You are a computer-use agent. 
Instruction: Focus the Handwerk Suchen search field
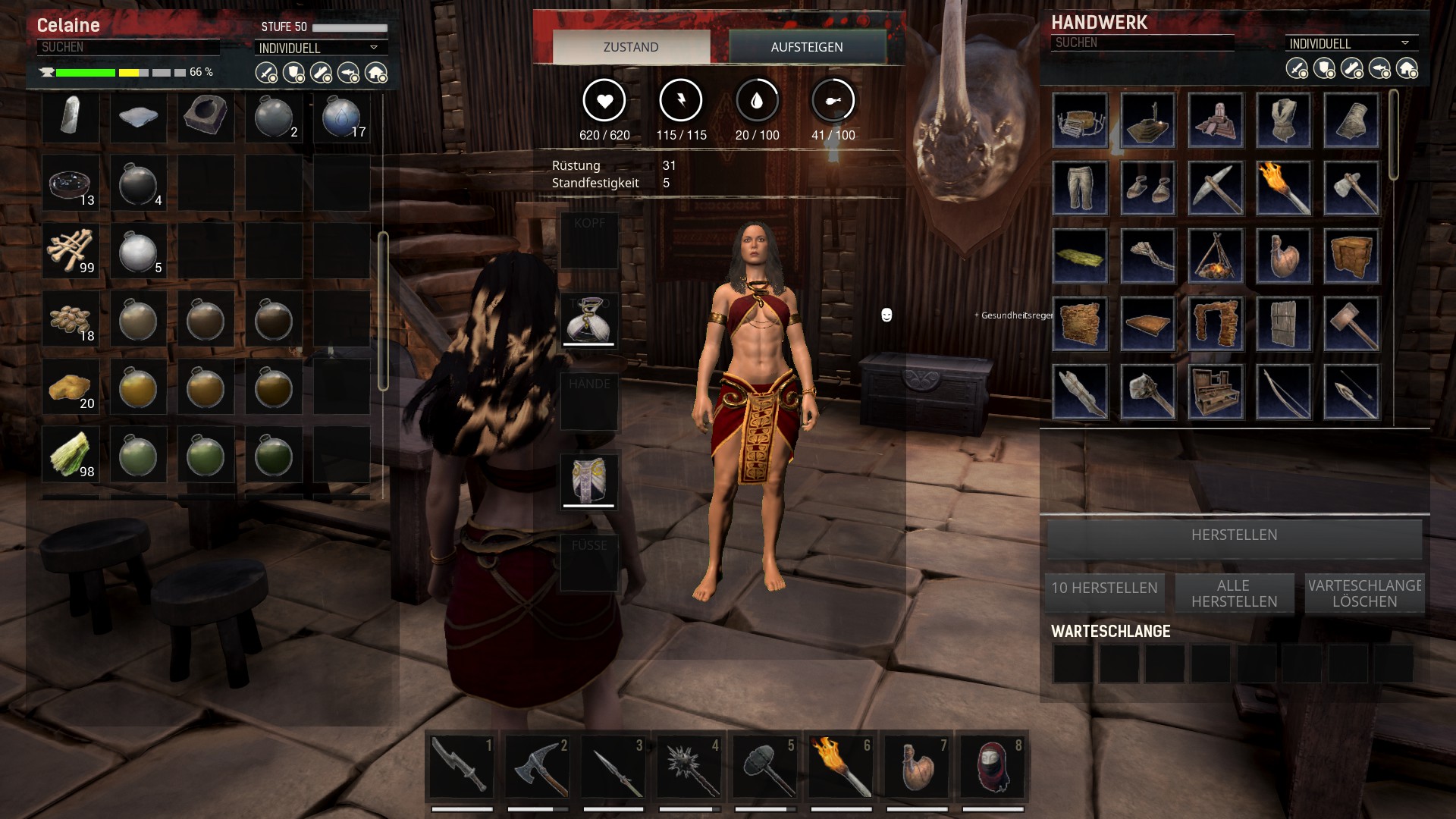[x=1141, y=43]
